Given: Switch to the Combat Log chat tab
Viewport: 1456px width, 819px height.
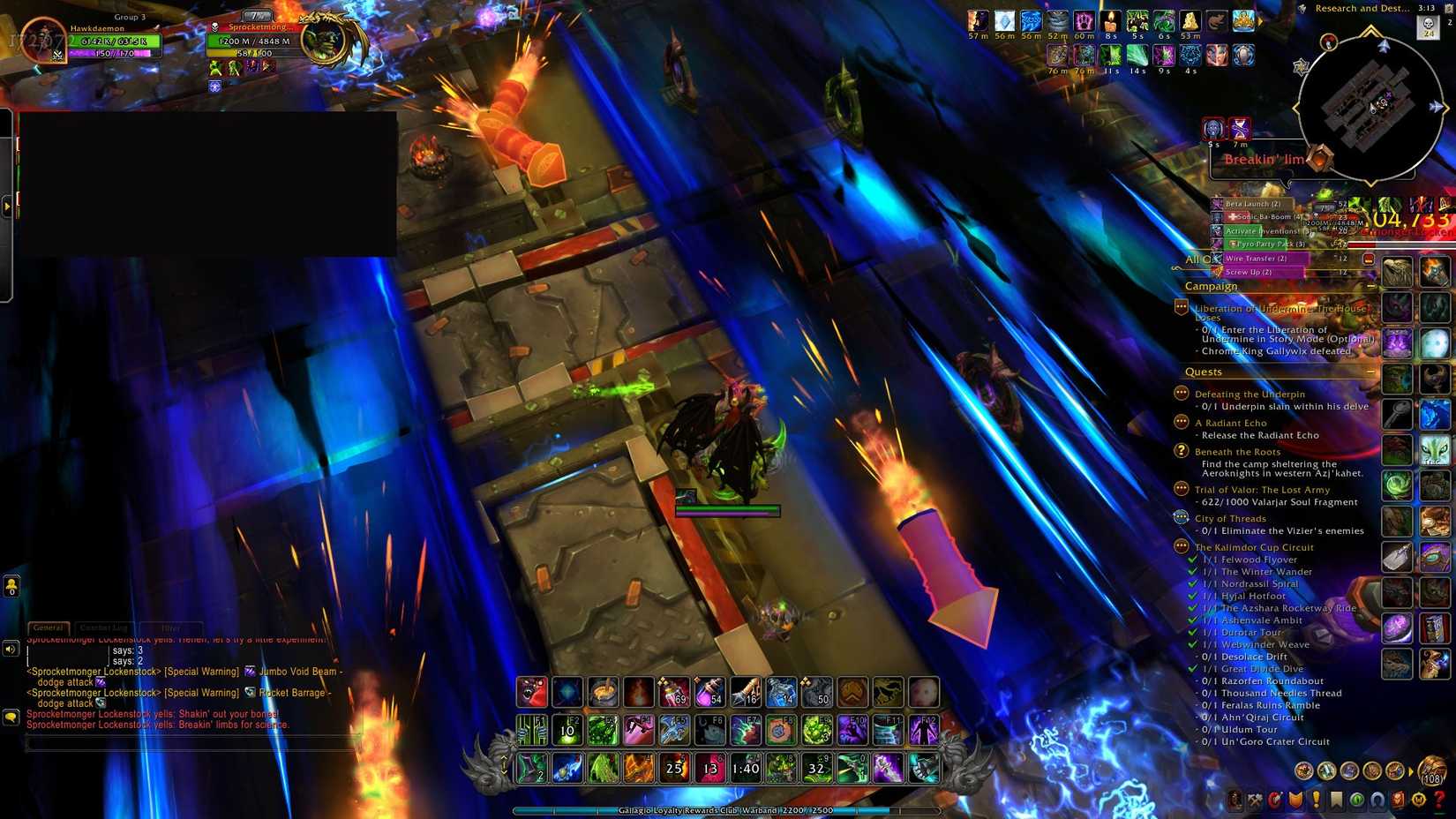Looking at the screenshot, I should 103,627.
